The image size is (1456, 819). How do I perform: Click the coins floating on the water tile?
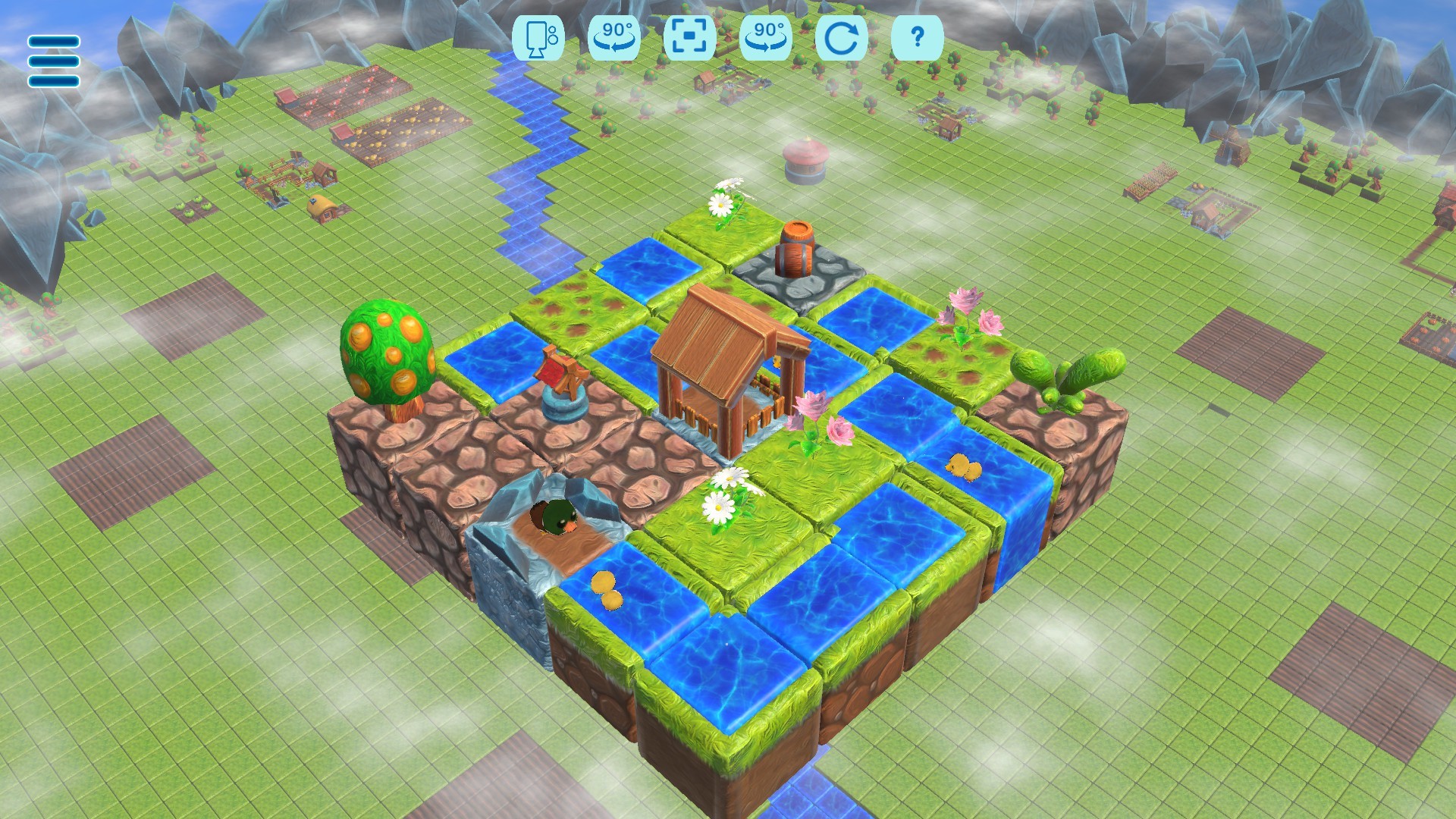(607, 588)
